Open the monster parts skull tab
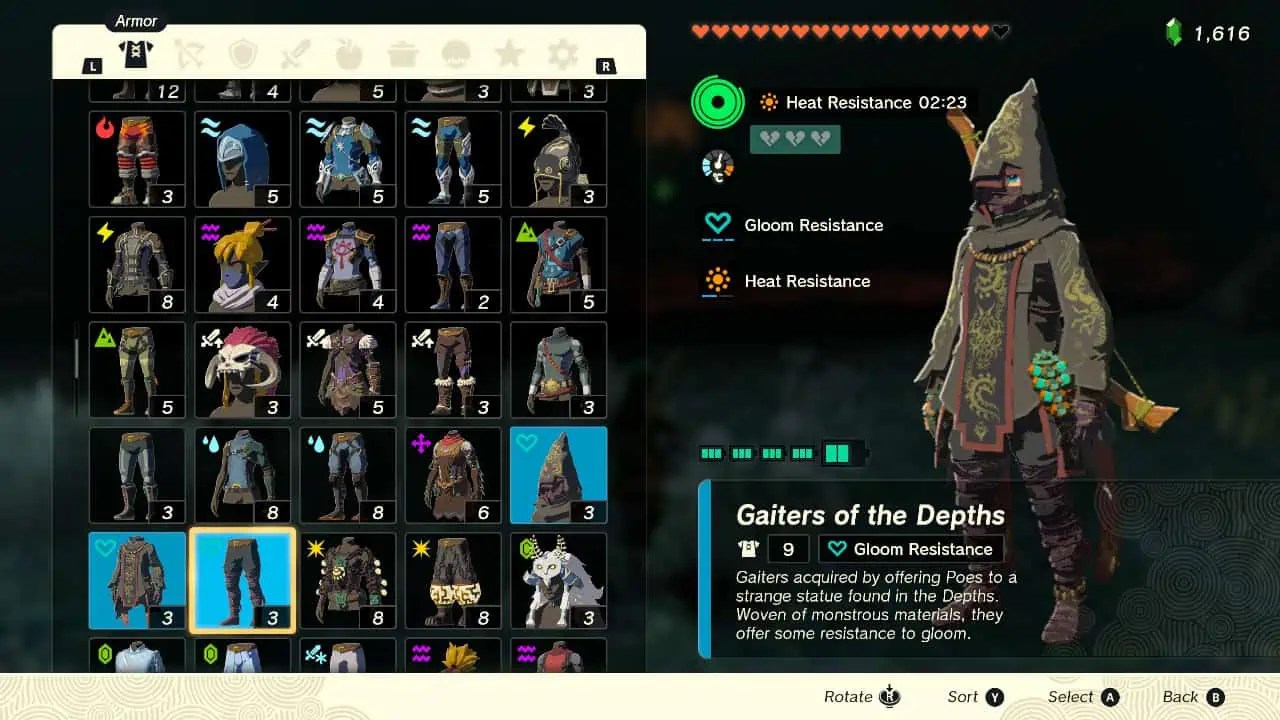 pos(457,55)
